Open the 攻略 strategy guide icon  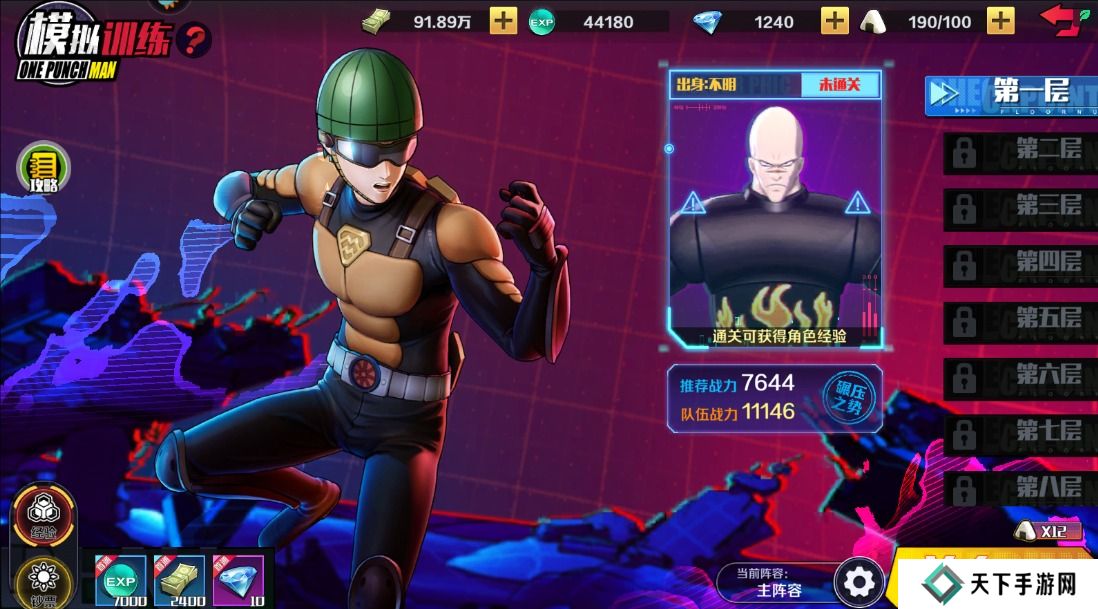(44, 167)
